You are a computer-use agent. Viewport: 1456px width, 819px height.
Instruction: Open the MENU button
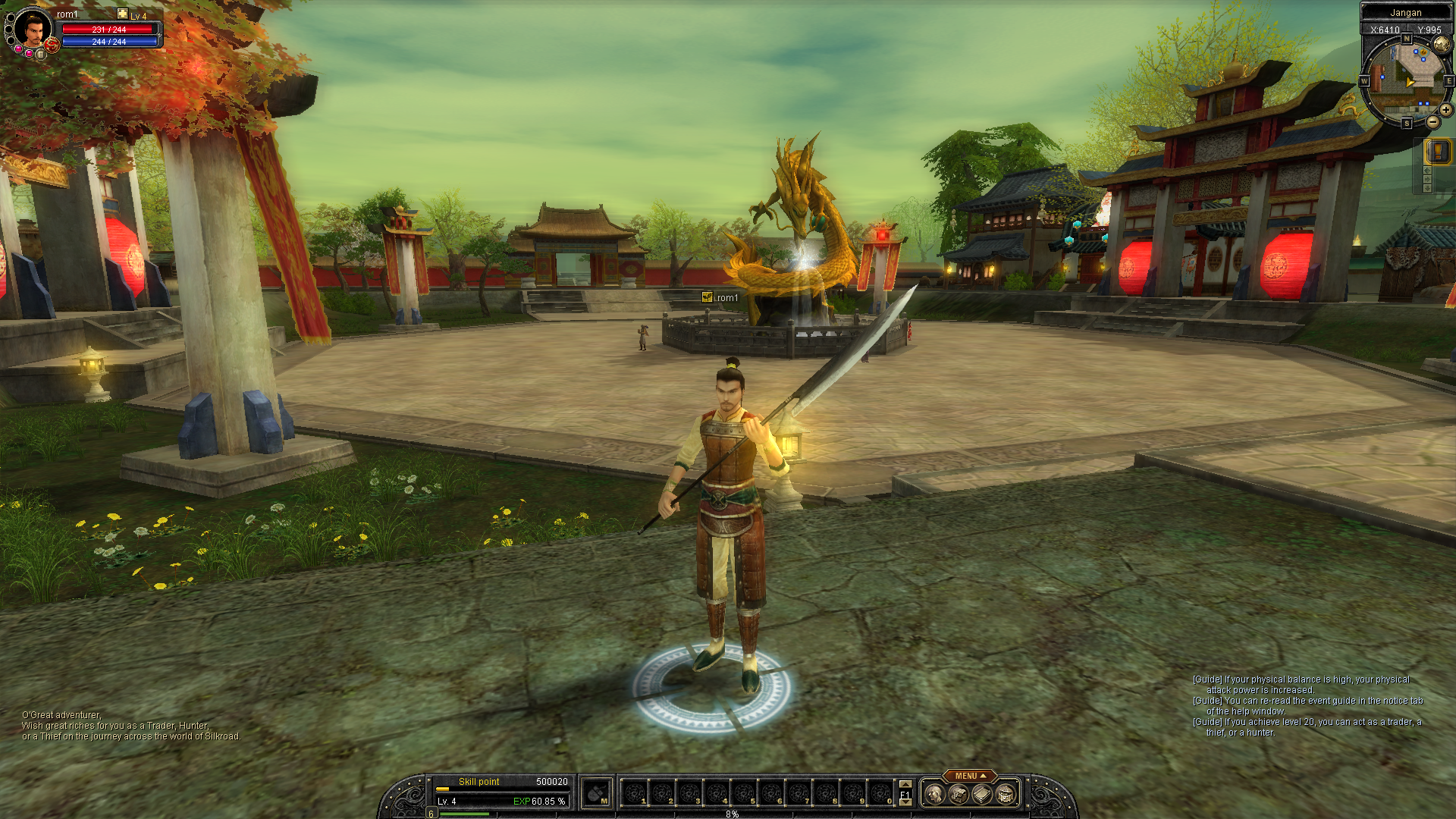pyautogui.click(x=966, y=776)
